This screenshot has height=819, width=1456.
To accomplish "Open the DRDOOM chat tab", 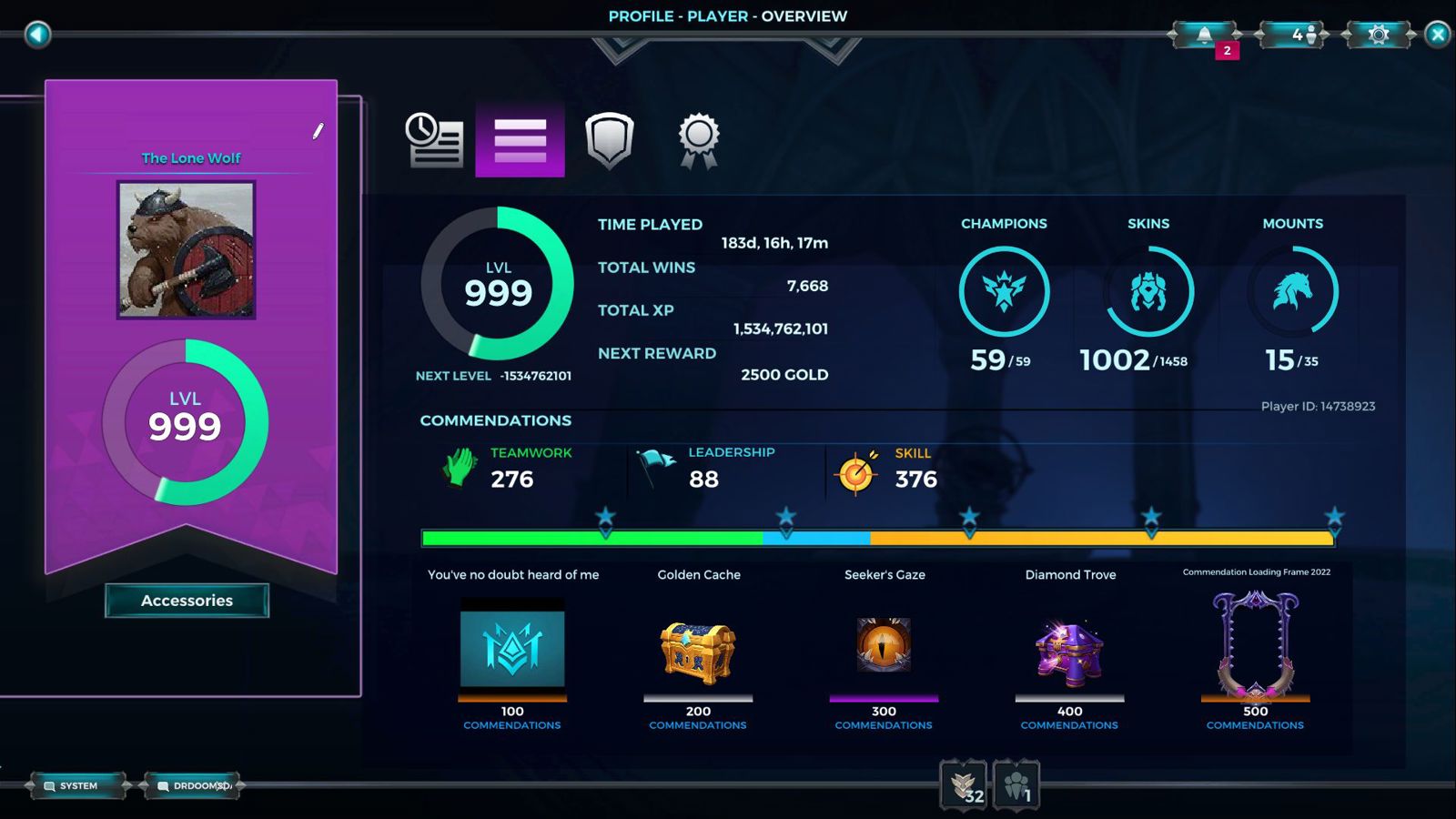I will pyautogui.click(x=192, y=785).
